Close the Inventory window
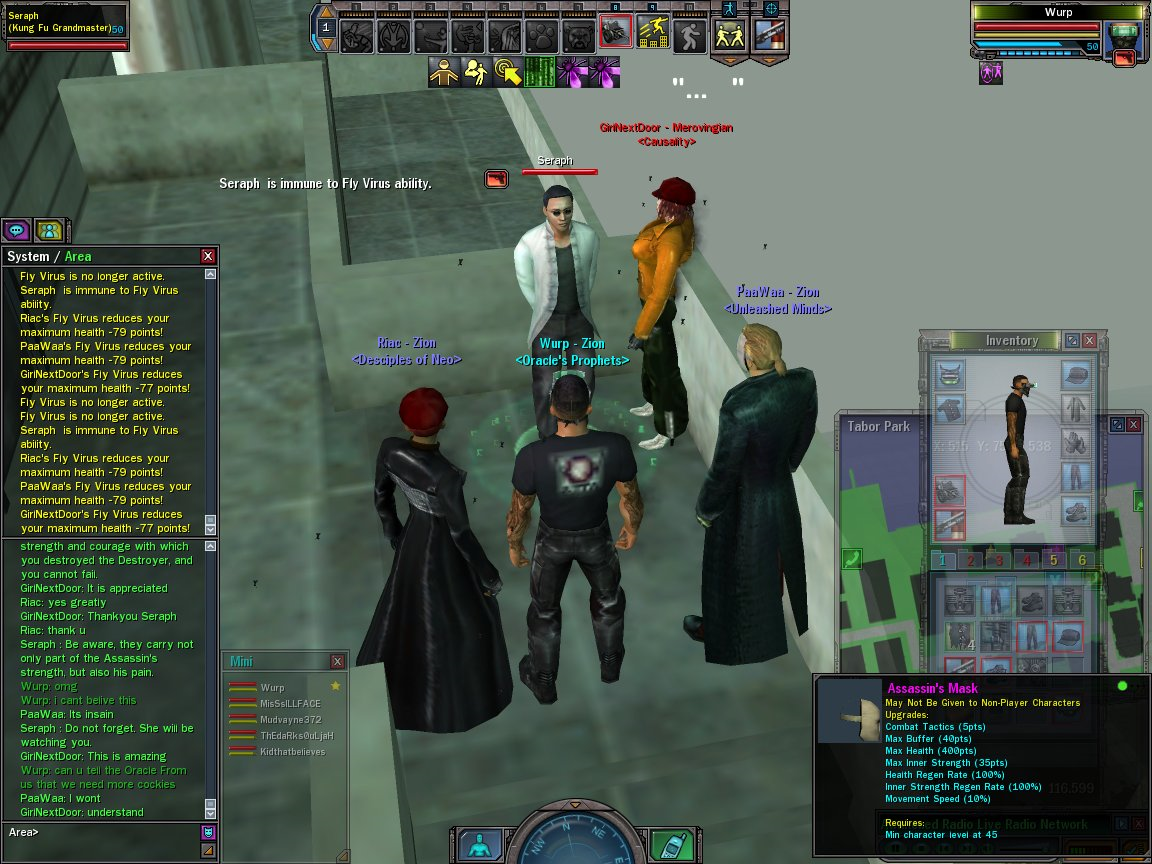This screenshot has height=864, width=1152. point(1090,341)
